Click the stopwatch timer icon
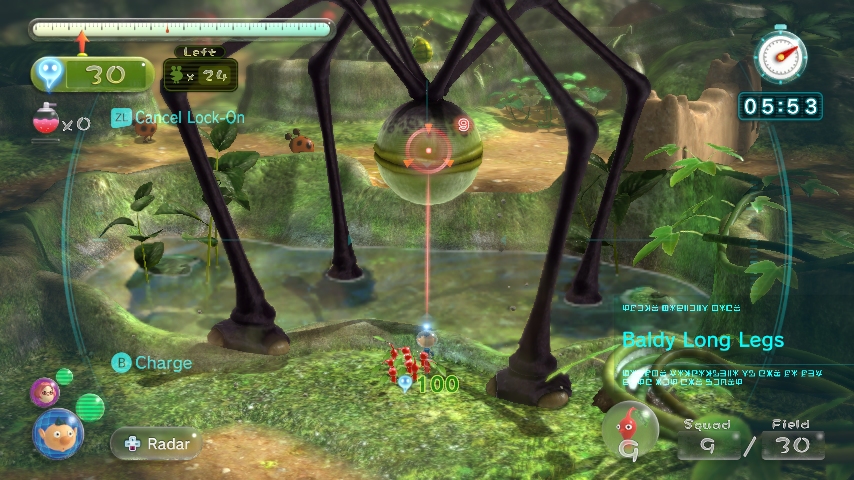Screen dimensions: 854x480 [x=780, y=55]
